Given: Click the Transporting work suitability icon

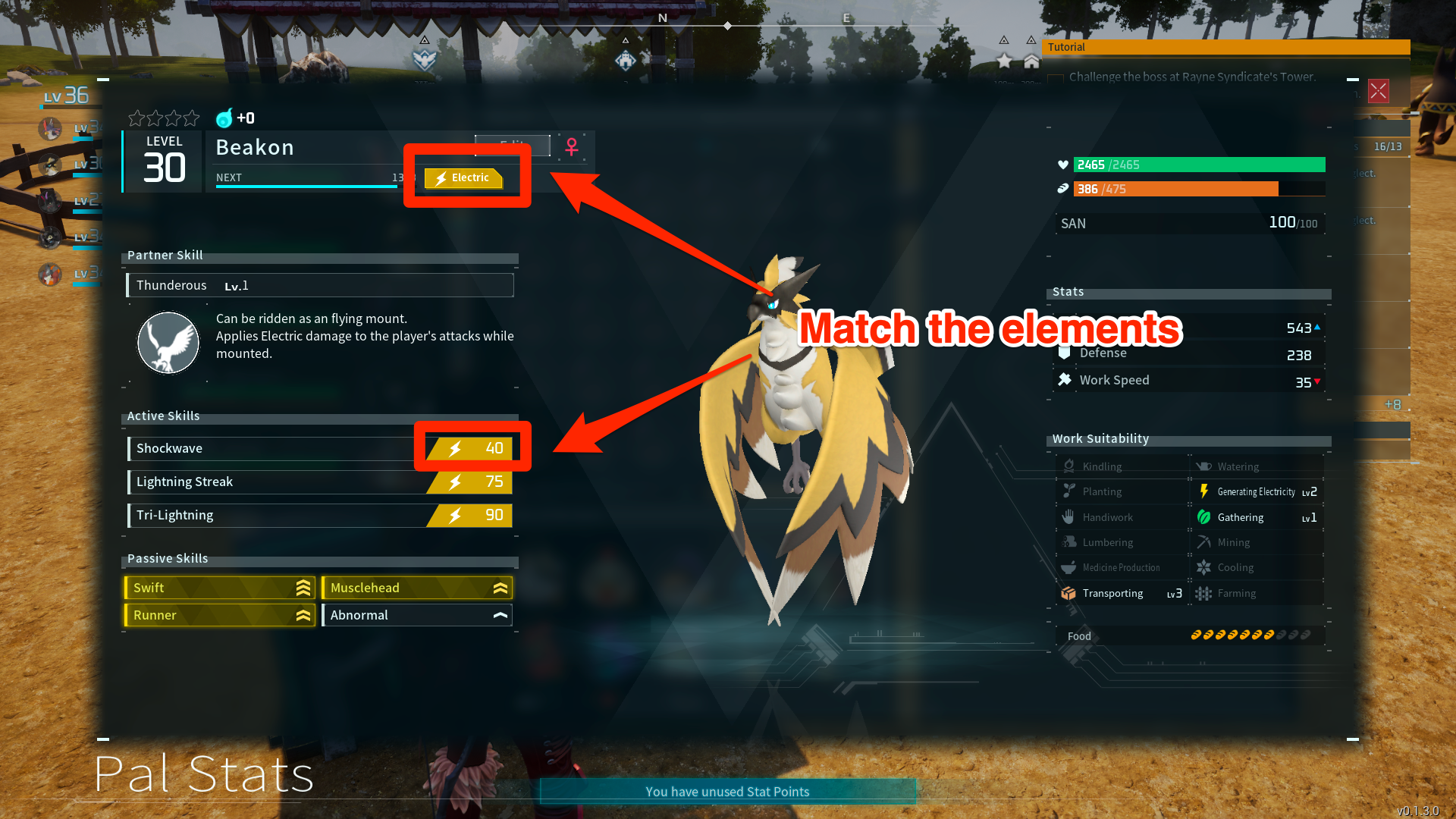Looking at the screenshot, I should click(1068, 593).
